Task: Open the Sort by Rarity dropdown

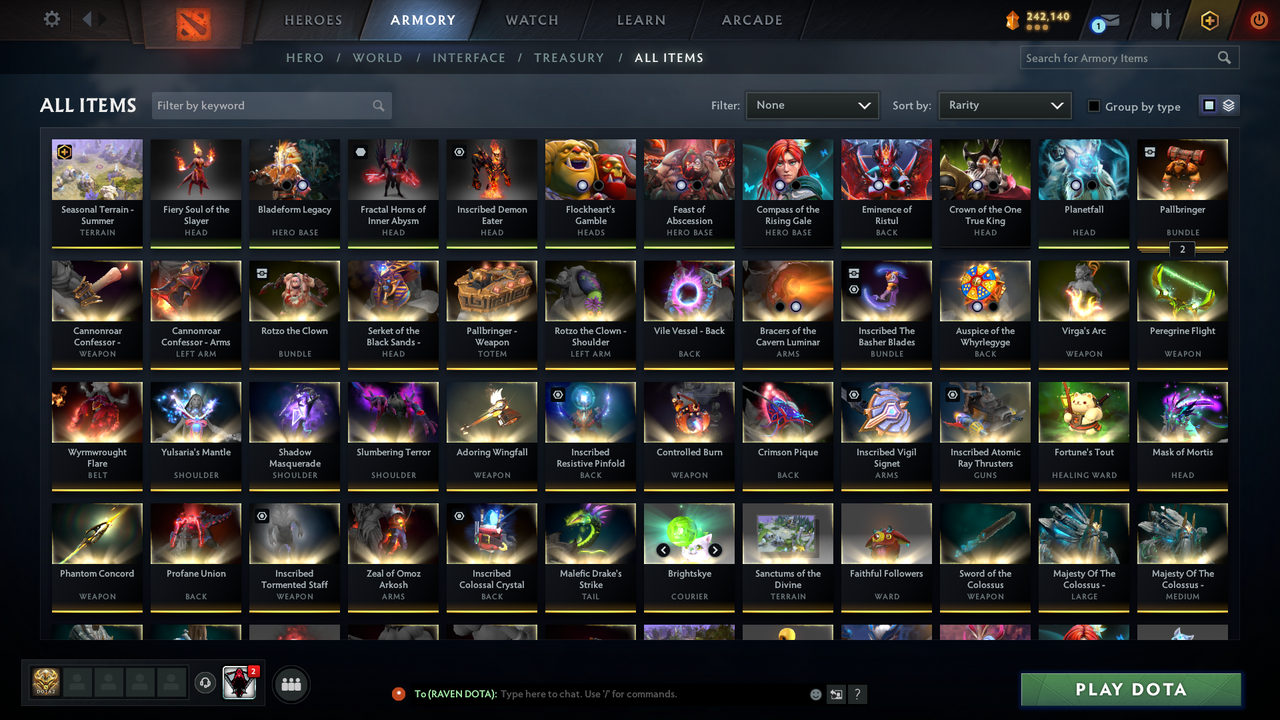Action: [x=1004, y=104]
